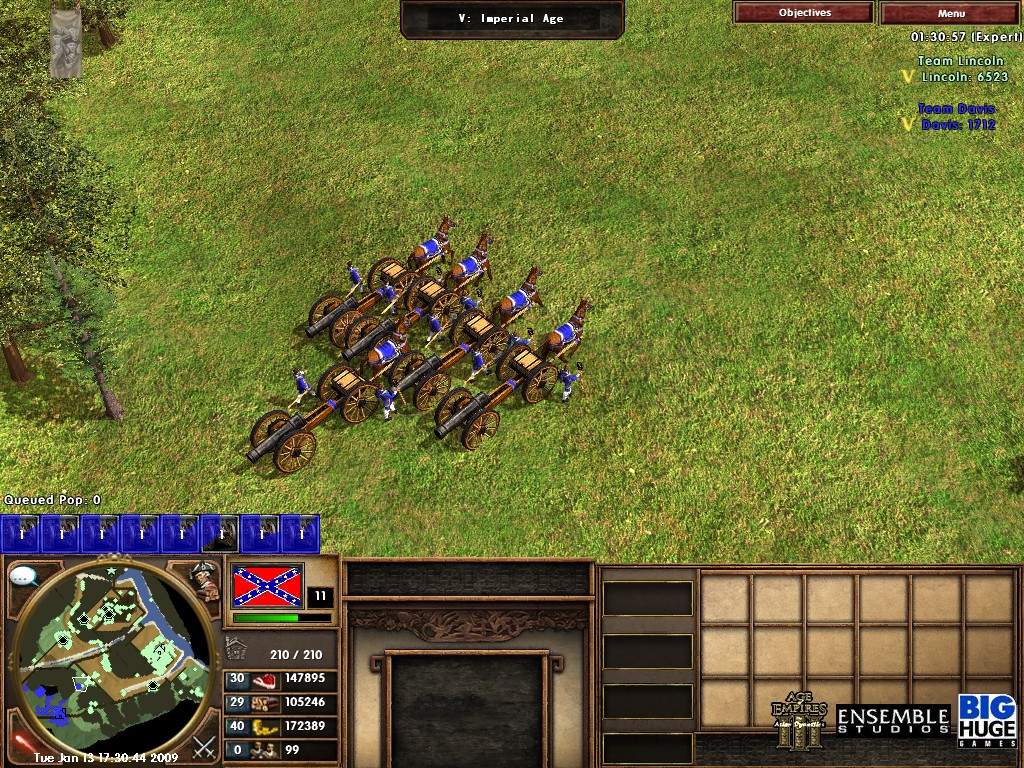This screenshot has height=768, width=1024.
Task: Open chat via the speech bubble icon
Action: tap(23, 576)
